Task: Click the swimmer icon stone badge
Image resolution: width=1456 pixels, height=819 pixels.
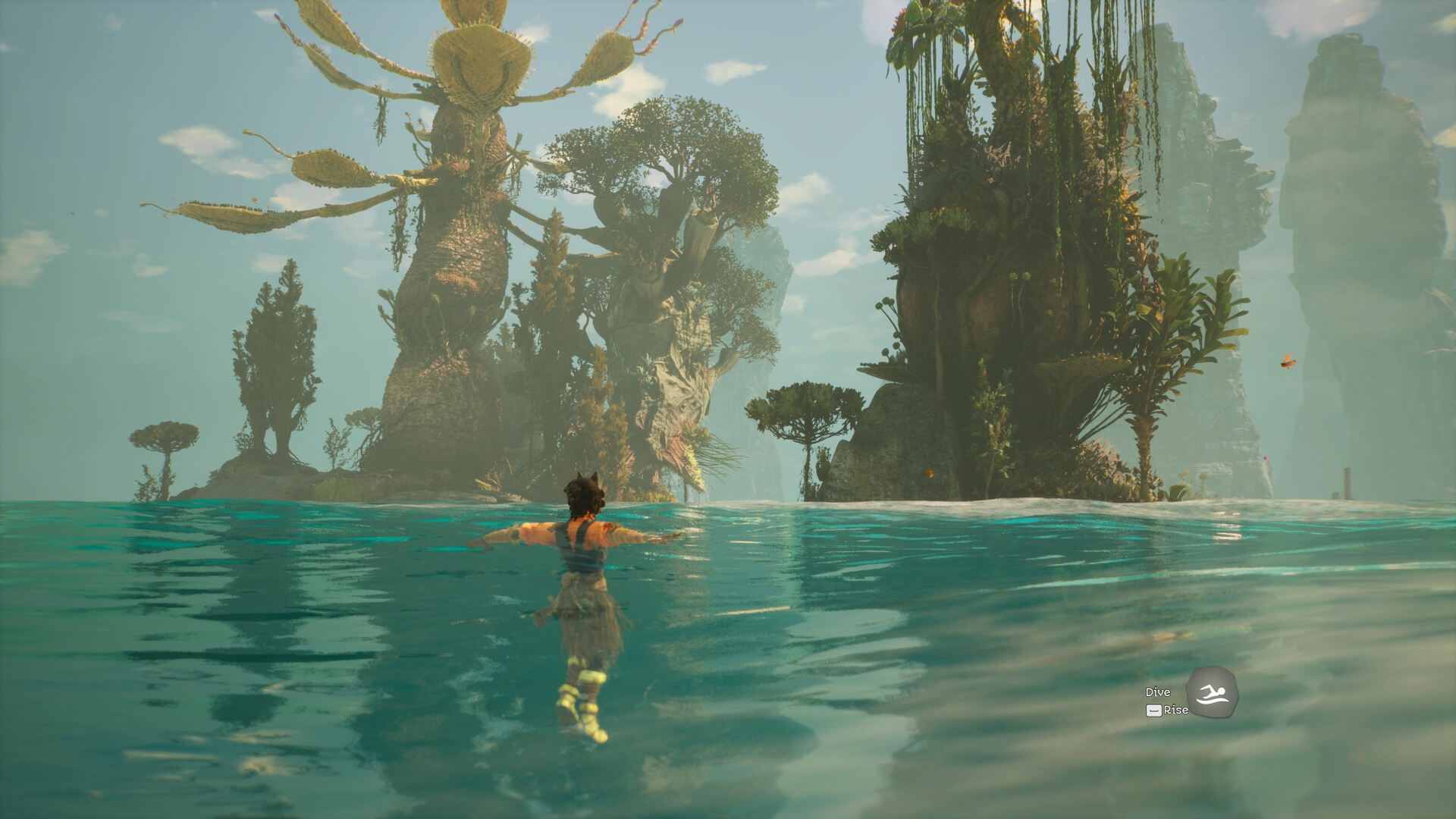Action: coord(1211,692)
